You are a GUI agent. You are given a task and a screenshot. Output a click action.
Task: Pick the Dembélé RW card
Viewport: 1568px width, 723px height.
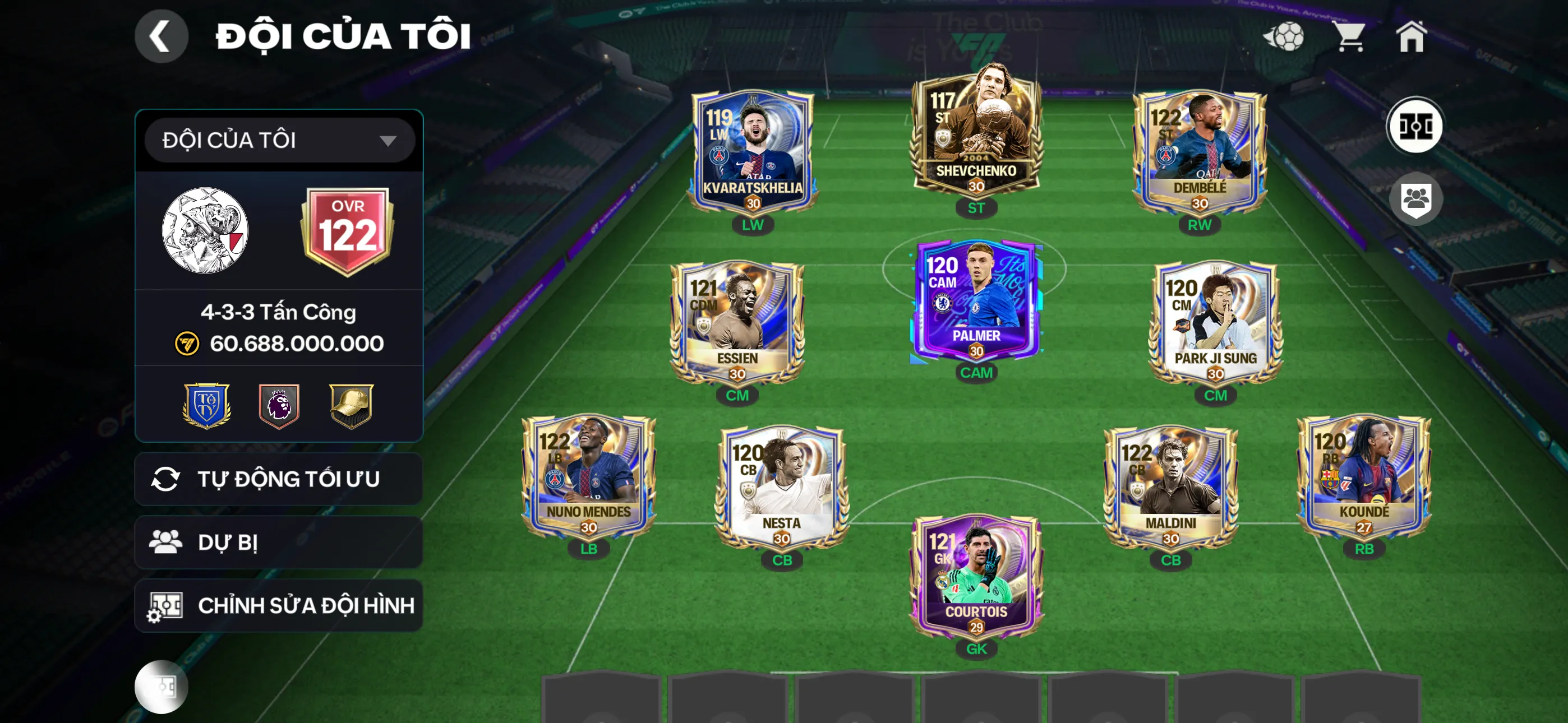tap(1199, 152)
